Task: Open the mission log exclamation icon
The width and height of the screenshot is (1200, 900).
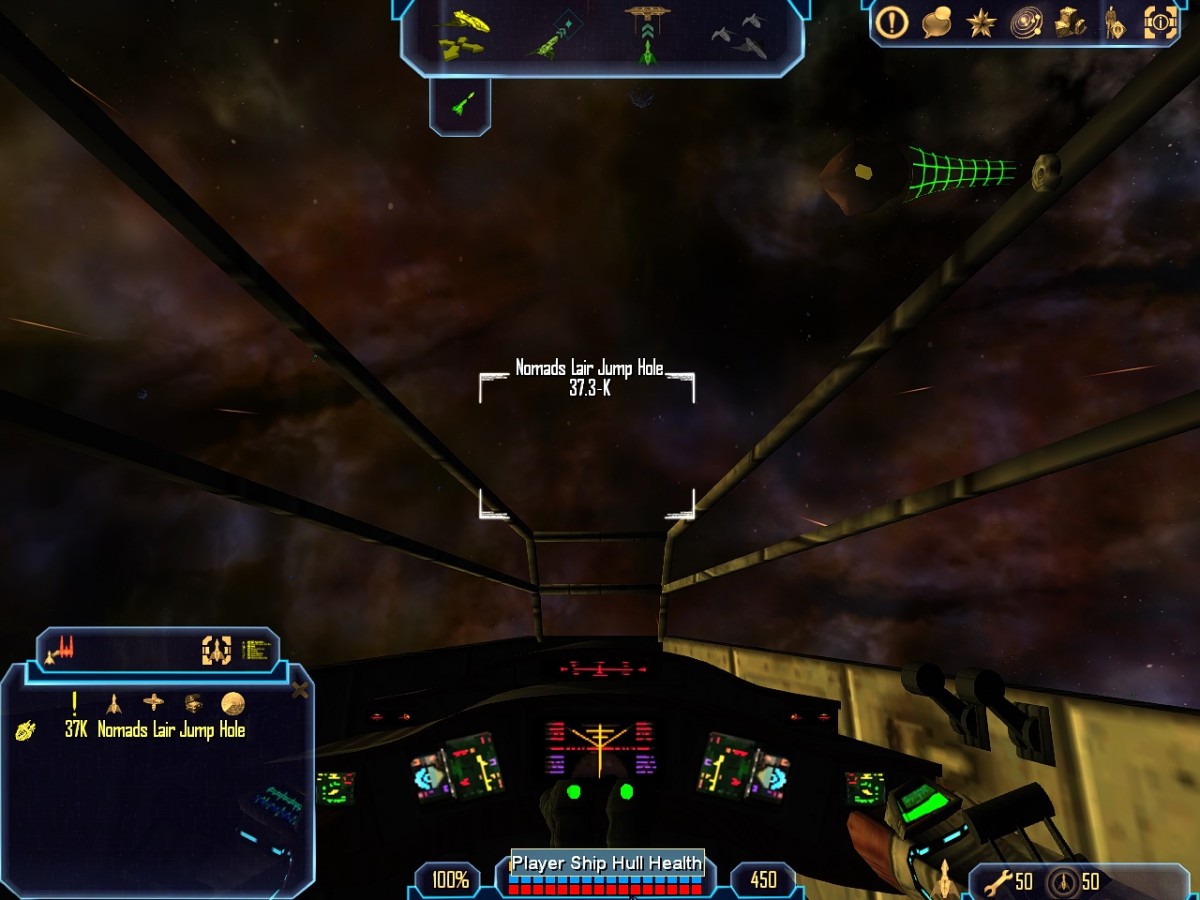Action: (891, 22)
